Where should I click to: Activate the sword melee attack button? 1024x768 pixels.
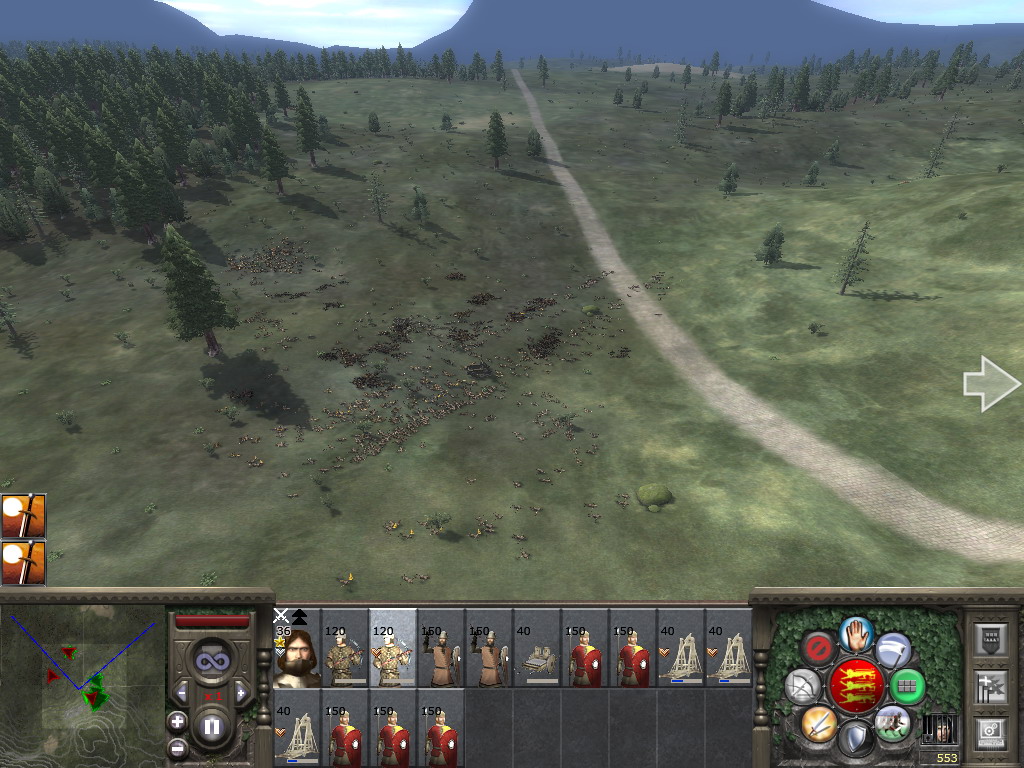tap(819, 722)
